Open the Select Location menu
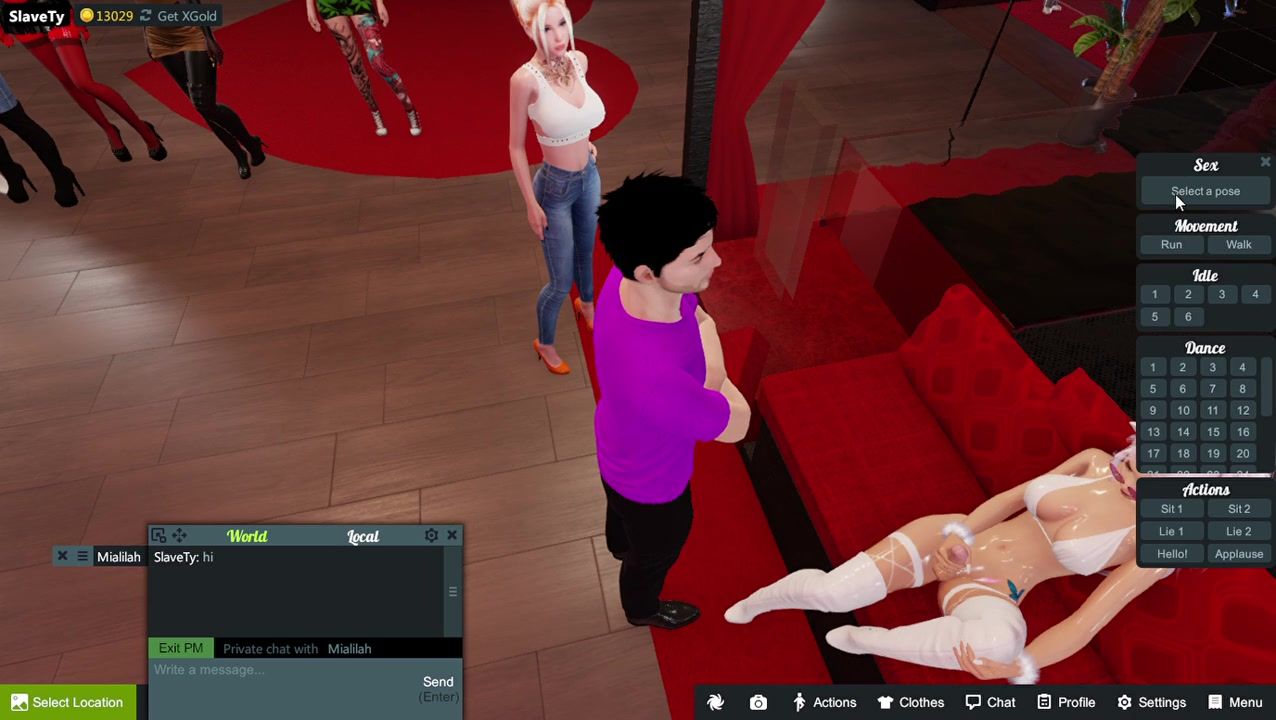The width and height of the screenshot is (1276, 720). (68, 702)
